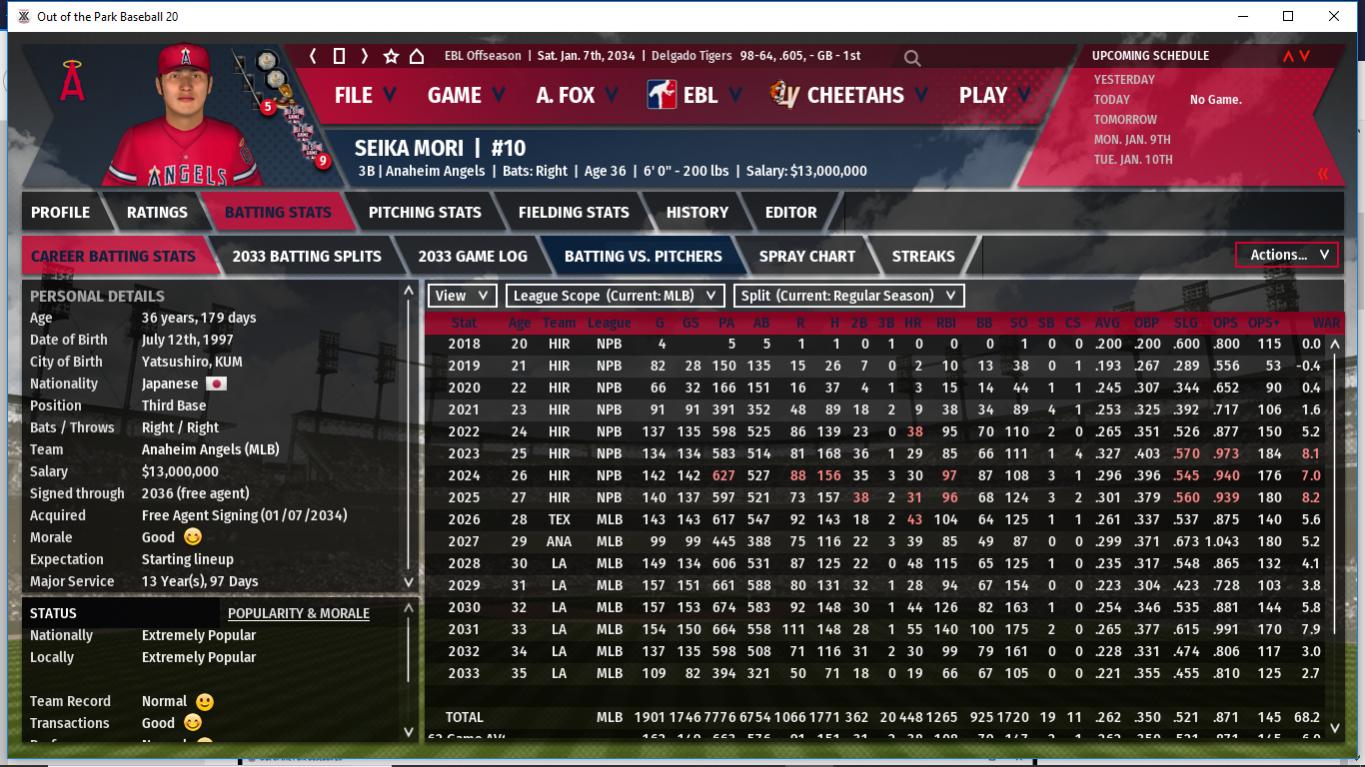Select the STREAKS subtab
This screenshot has height=767, width=1365.
(923, 256)
